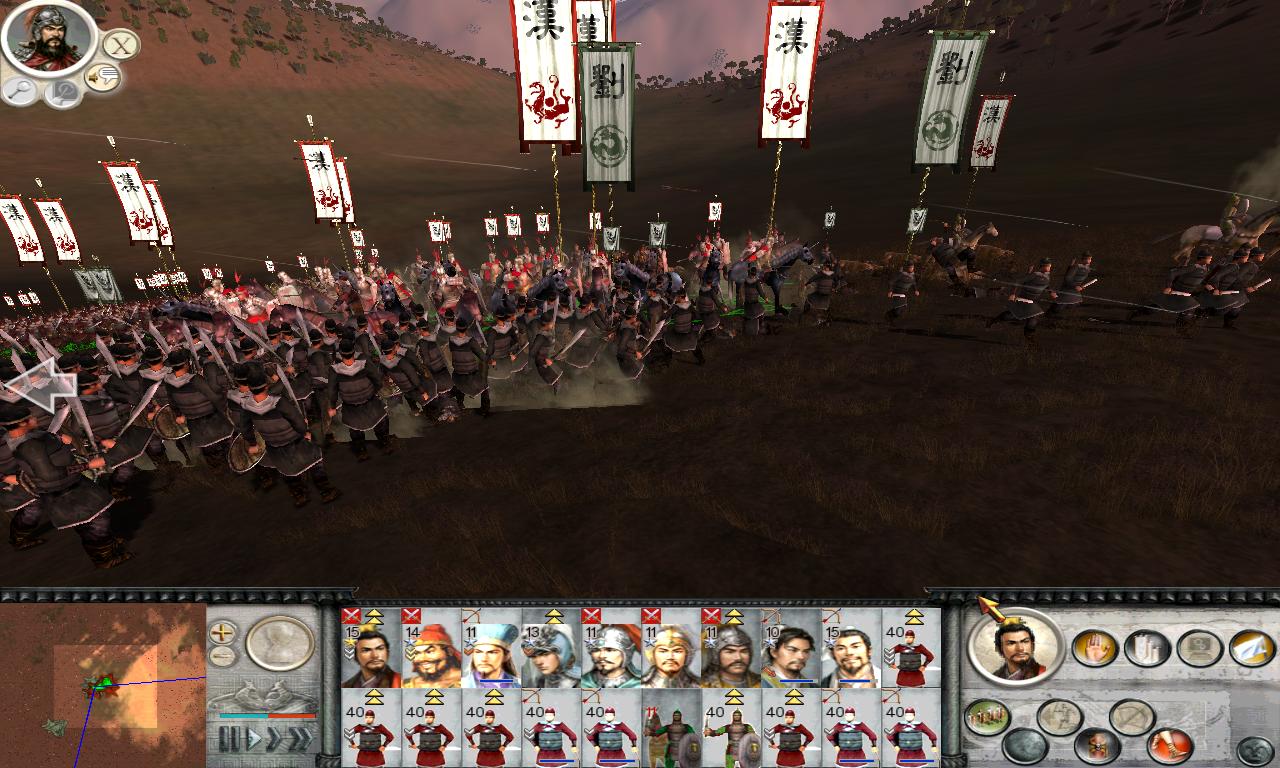Zoom in with the plus button on minimap panel
Viewport: 1280px width, 768px height.
(x=222, y=633)
